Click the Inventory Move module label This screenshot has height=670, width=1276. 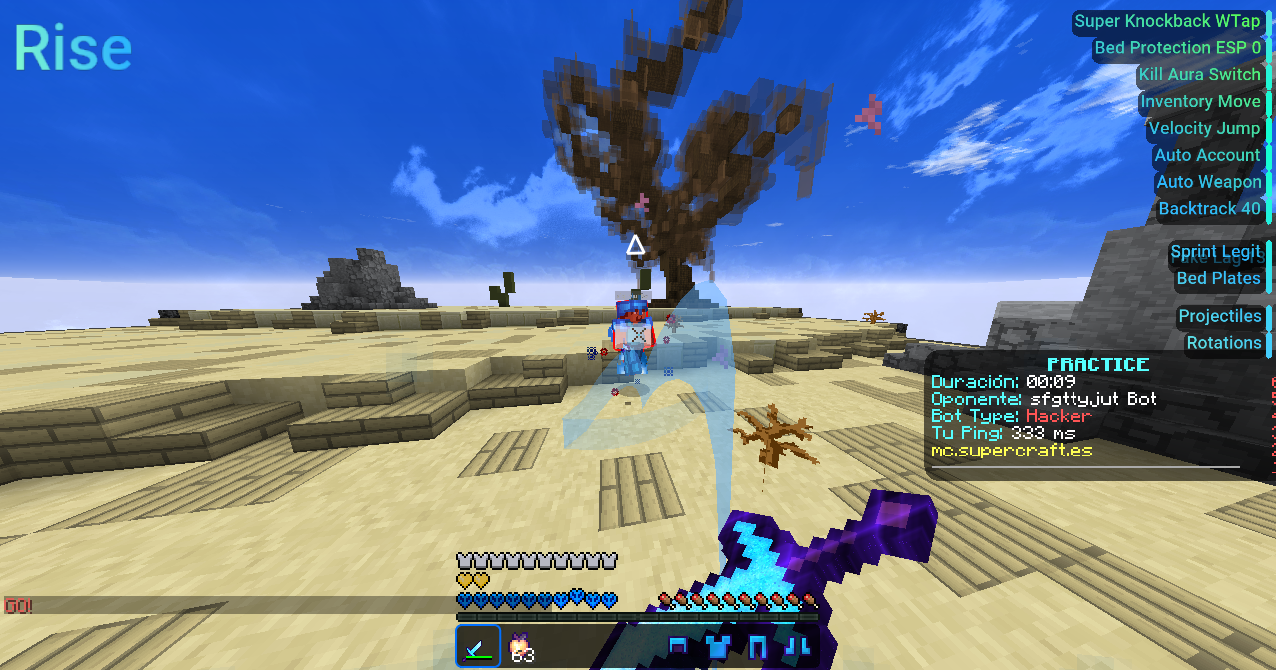[1200, 102]
